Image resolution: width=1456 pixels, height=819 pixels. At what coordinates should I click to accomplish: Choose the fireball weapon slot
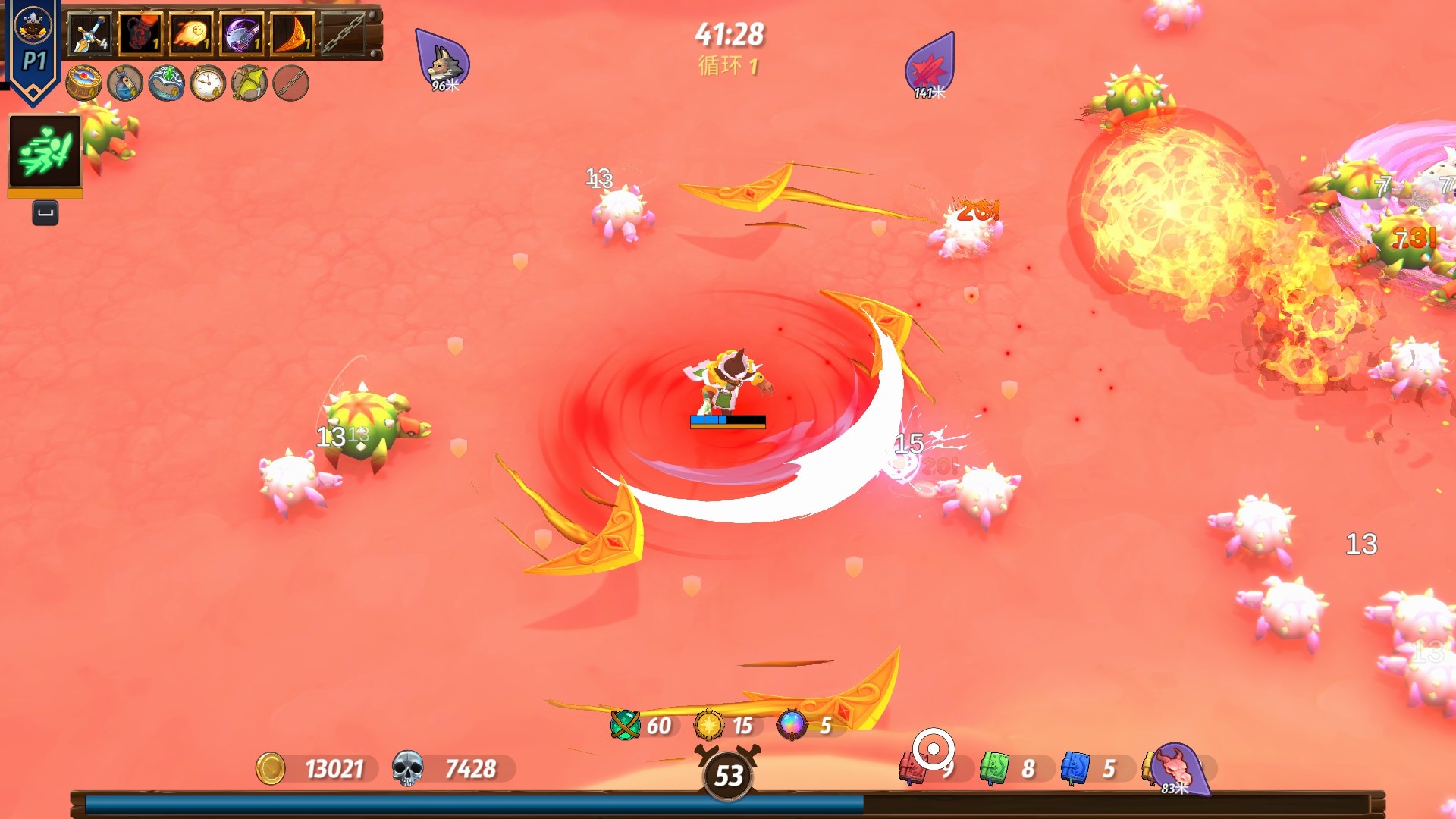pos(191,34)
